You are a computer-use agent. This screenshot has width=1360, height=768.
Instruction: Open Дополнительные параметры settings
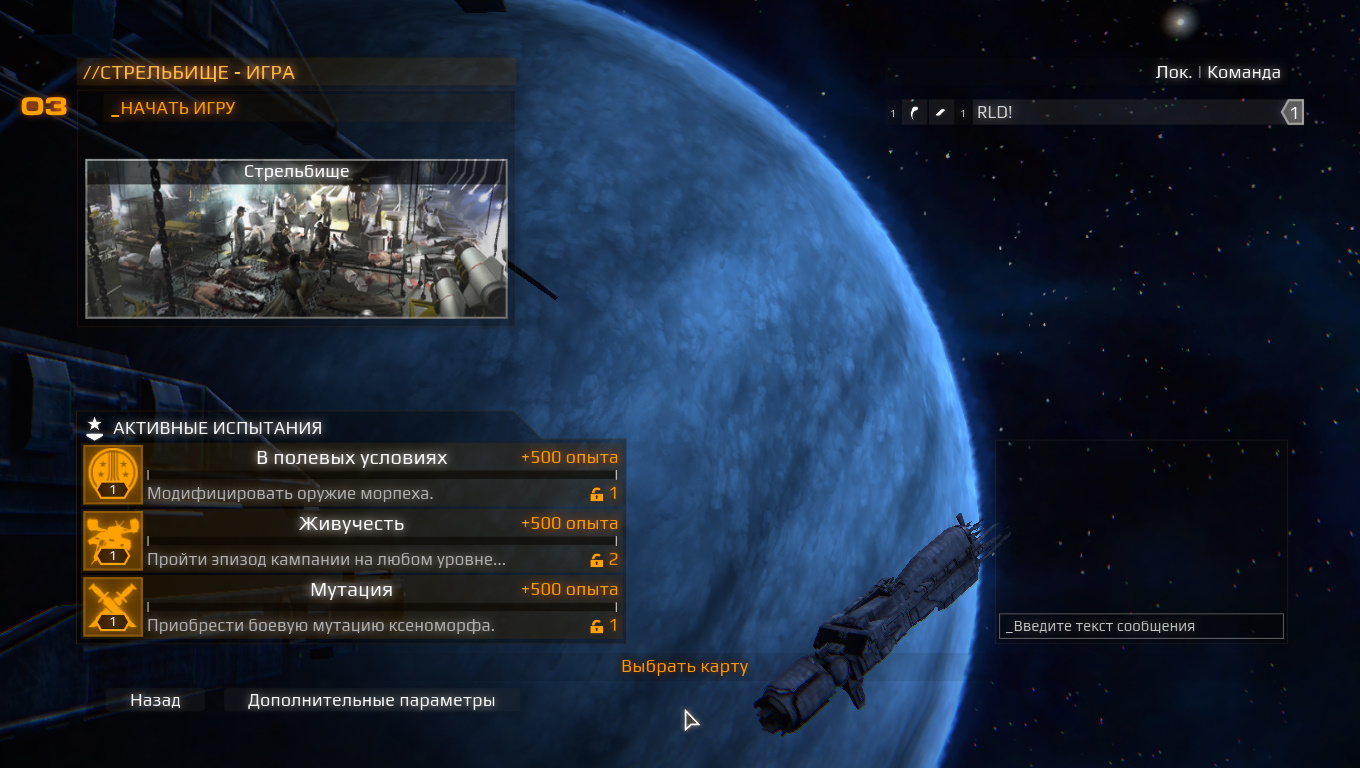(x=371, y=700)
